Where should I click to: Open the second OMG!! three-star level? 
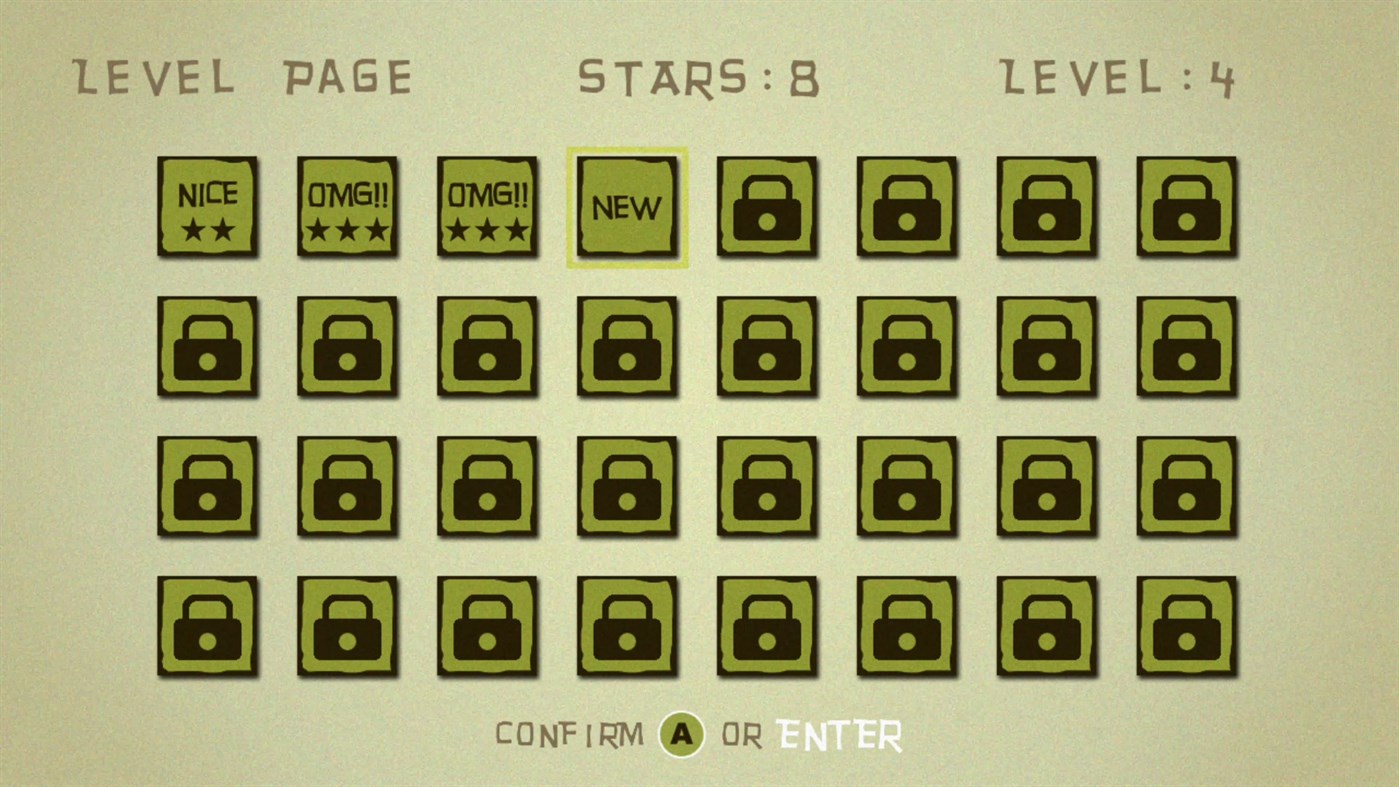pos(487,206)
